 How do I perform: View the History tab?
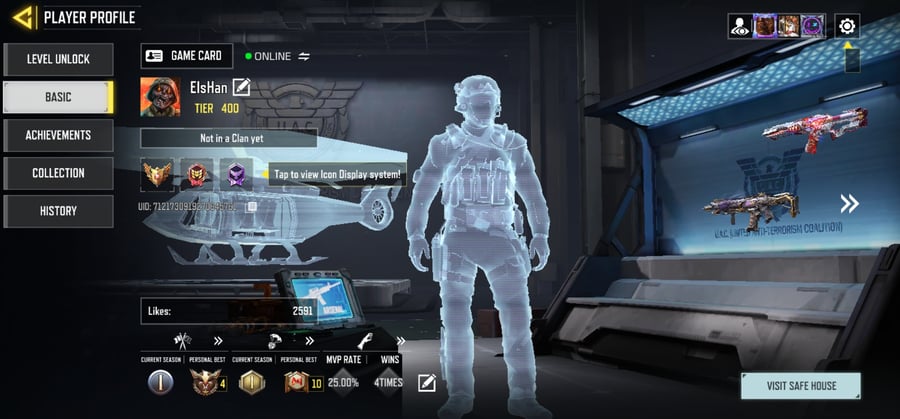[x=58, y=211]
